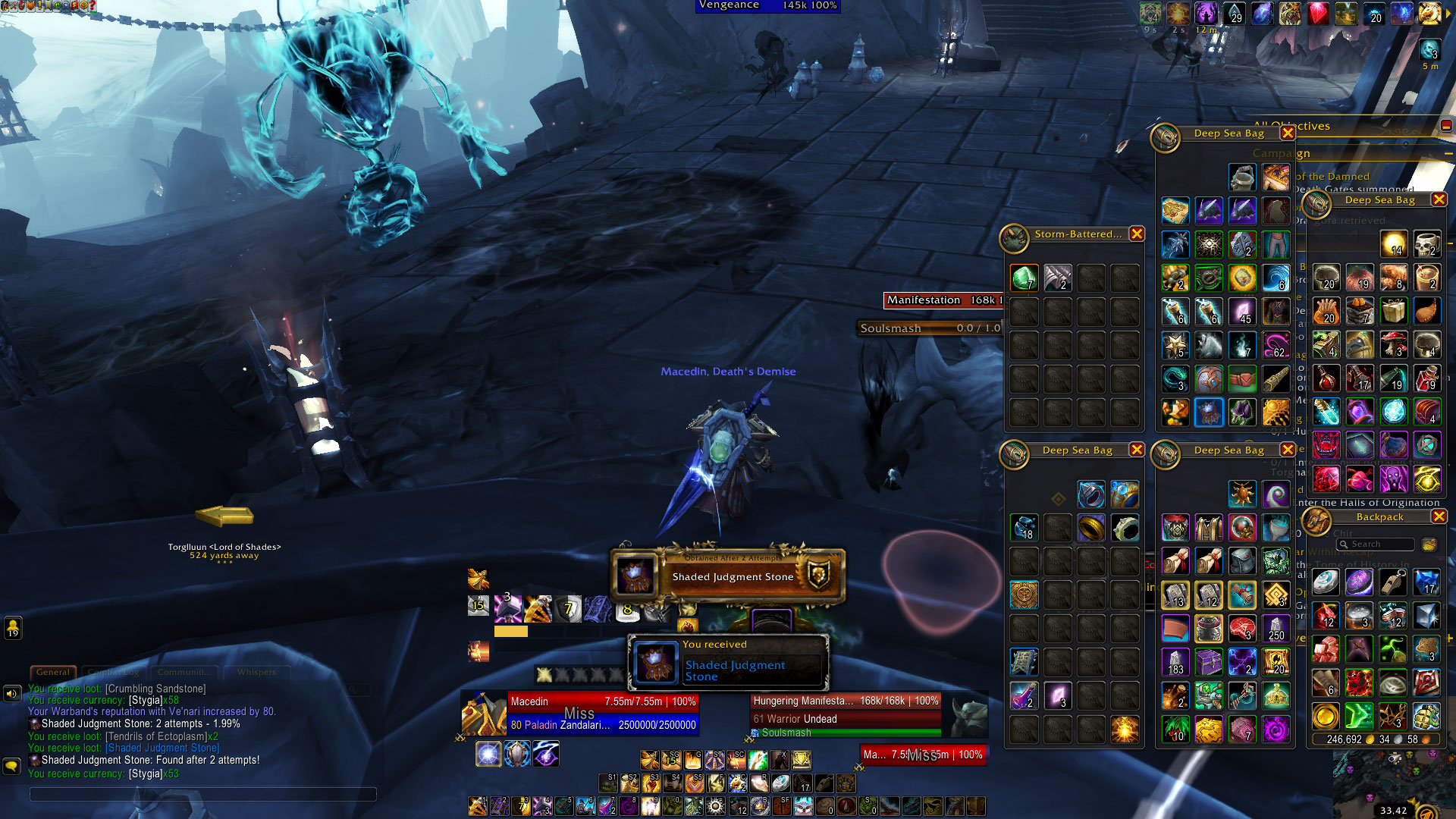Select the green gem stack in Storm-Battered bag
The height and width of the screenshot is (819, 1456).
[x=1024, y=278]
